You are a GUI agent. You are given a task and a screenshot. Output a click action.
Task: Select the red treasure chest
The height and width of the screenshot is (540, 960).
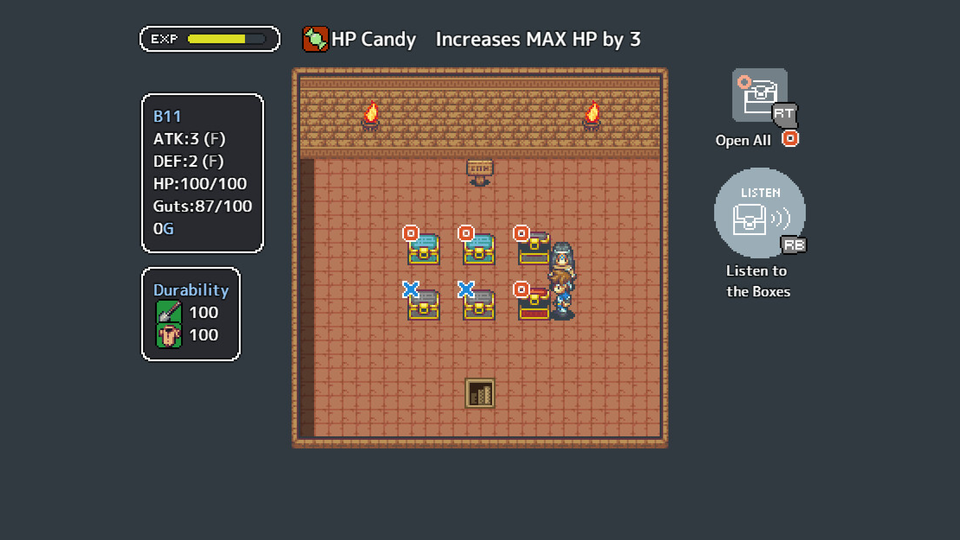(x=534, y=304)
